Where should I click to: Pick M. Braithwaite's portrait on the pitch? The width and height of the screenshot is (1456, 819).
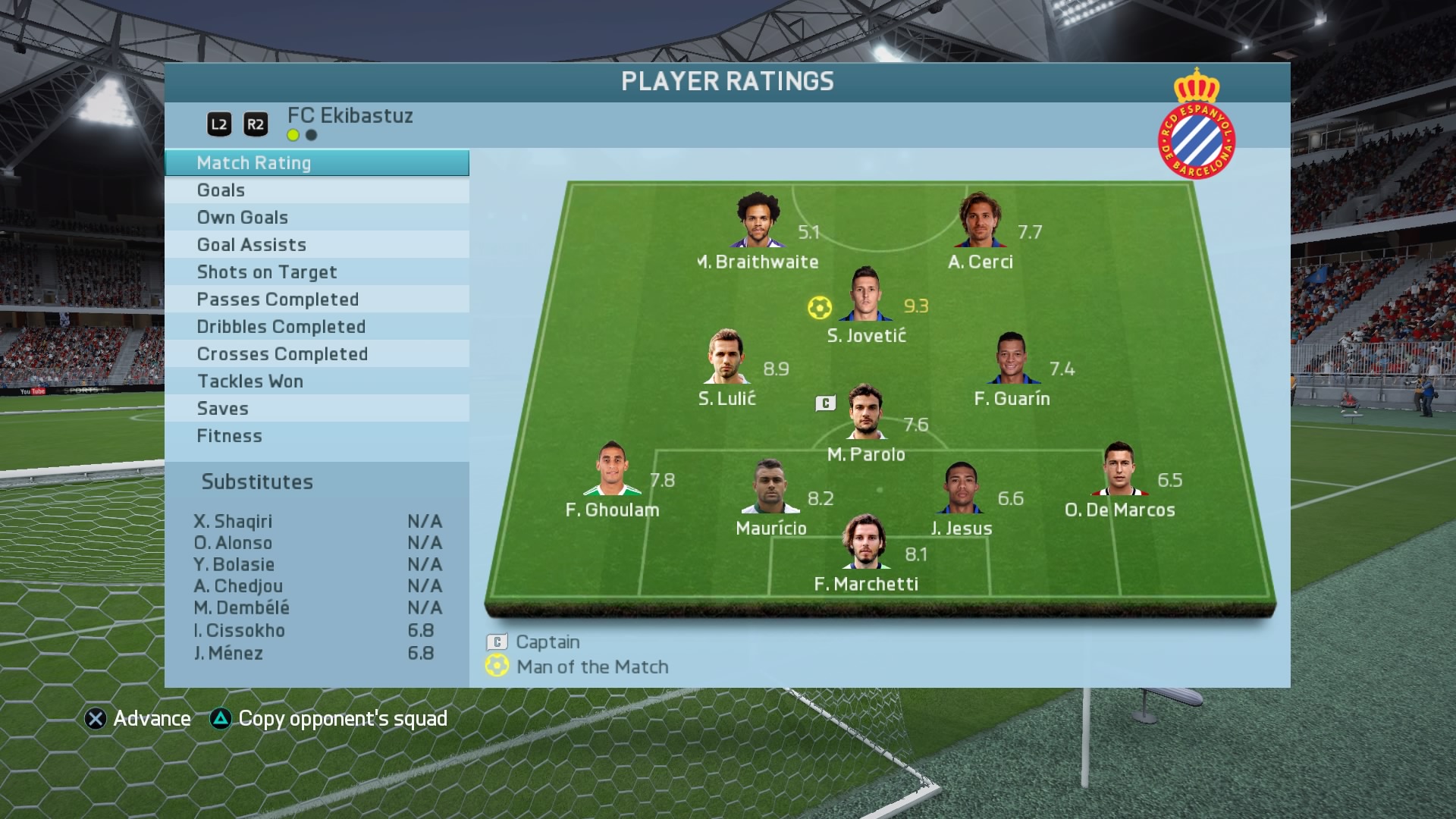[x=757, y=221]
